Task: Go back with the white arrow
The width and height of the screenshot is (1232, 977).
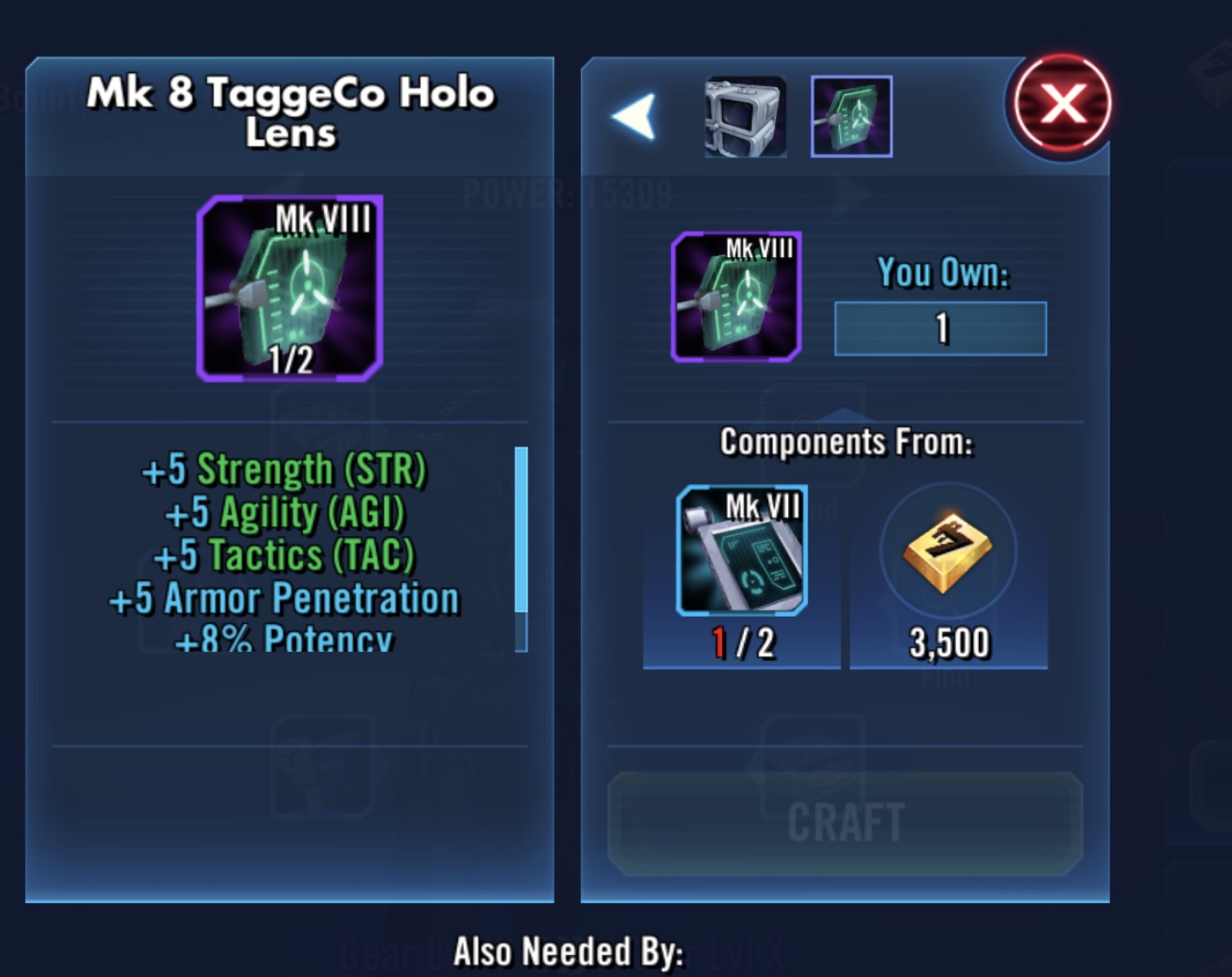Action: coord(635,117)
